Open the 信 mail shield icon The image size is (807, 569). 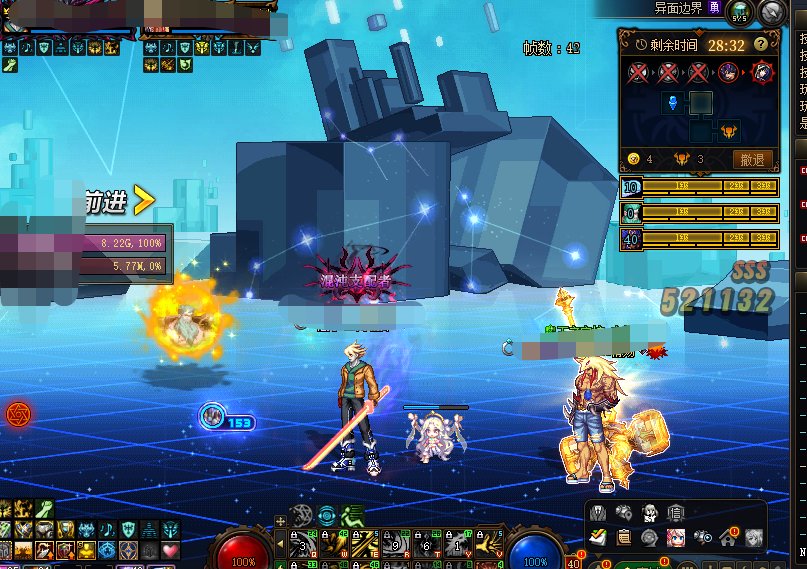tap(676, 513)
